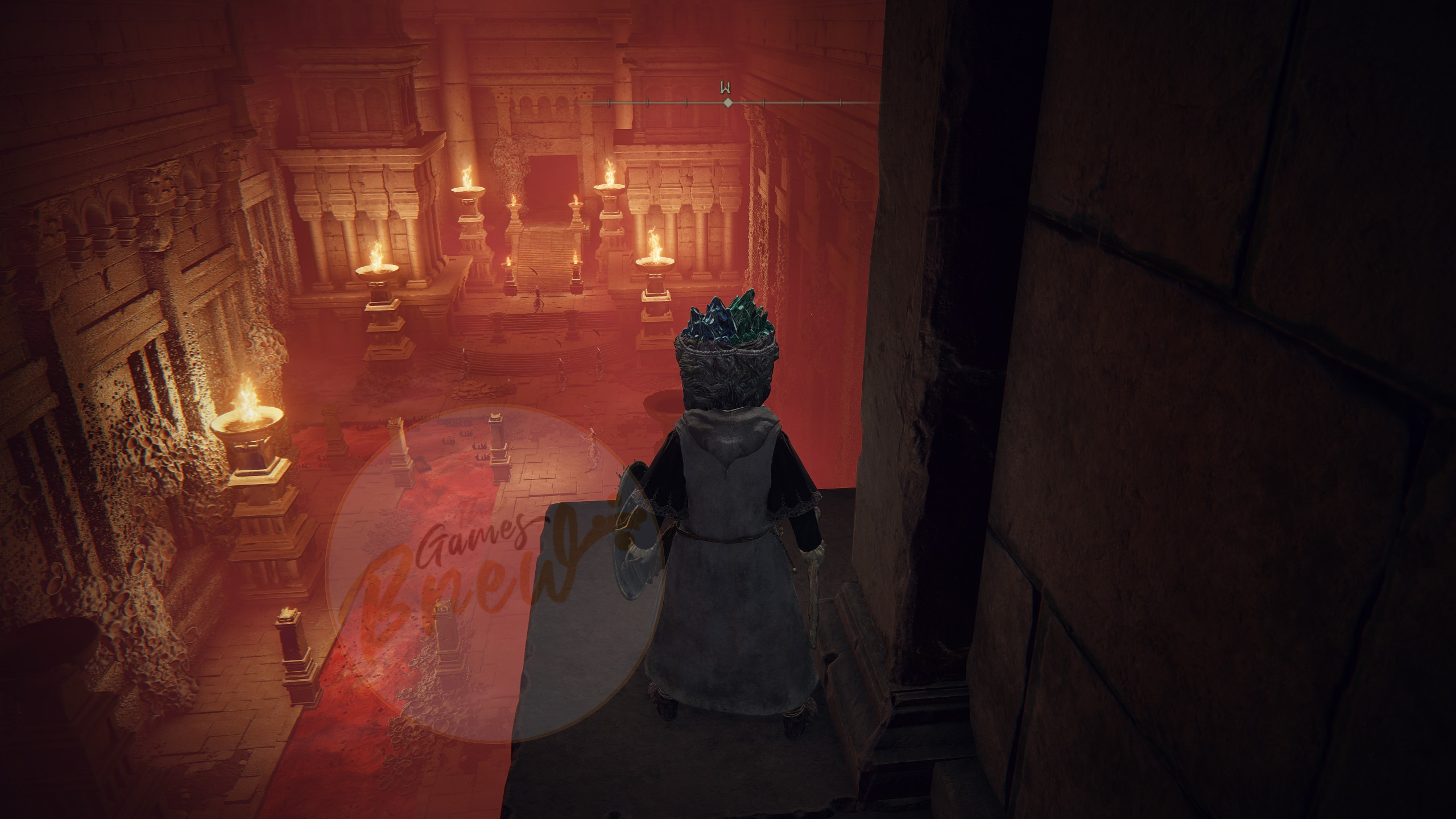
Task: Click the W marker on the compass bar
Action: [726, 89]
